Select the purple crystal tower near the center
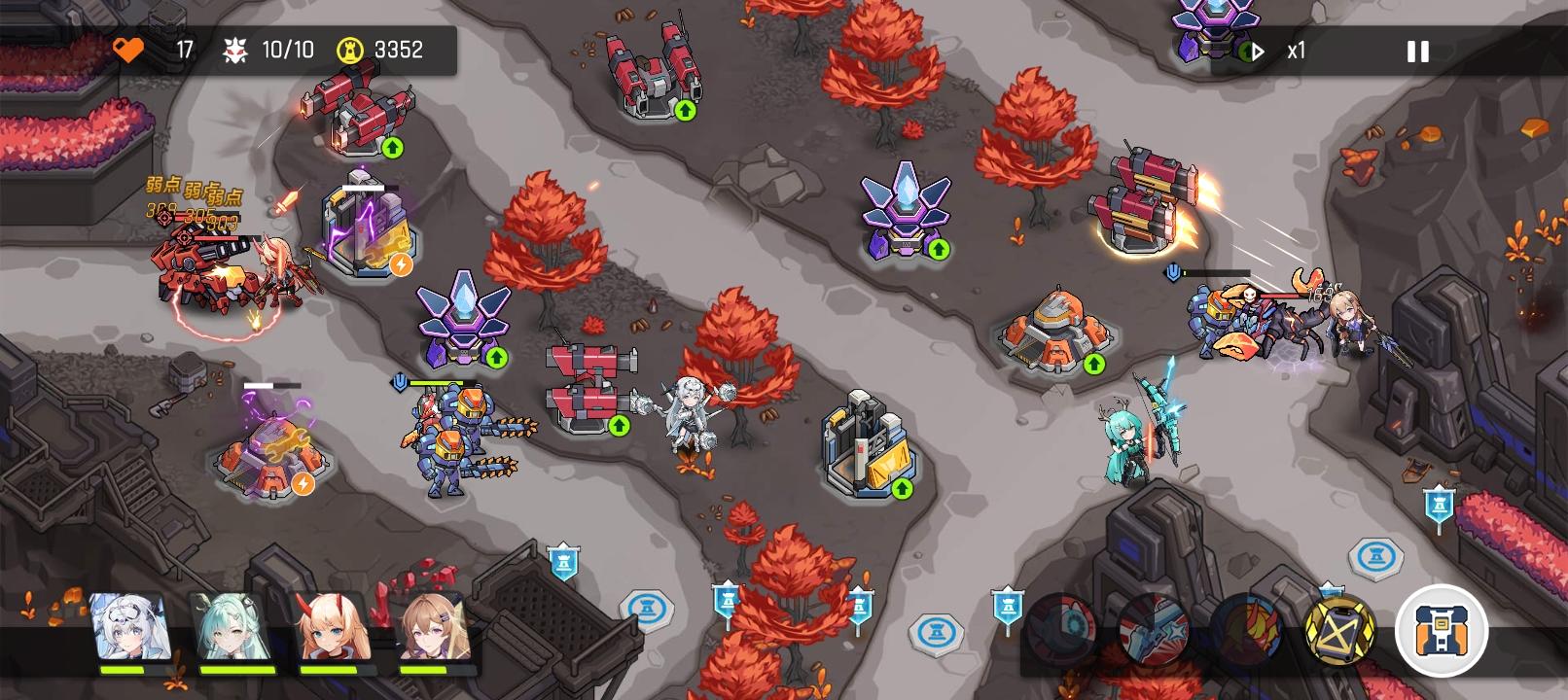The width and height of the screenshot is (1568, 700). pyautogui.click(x=462, y=321)
